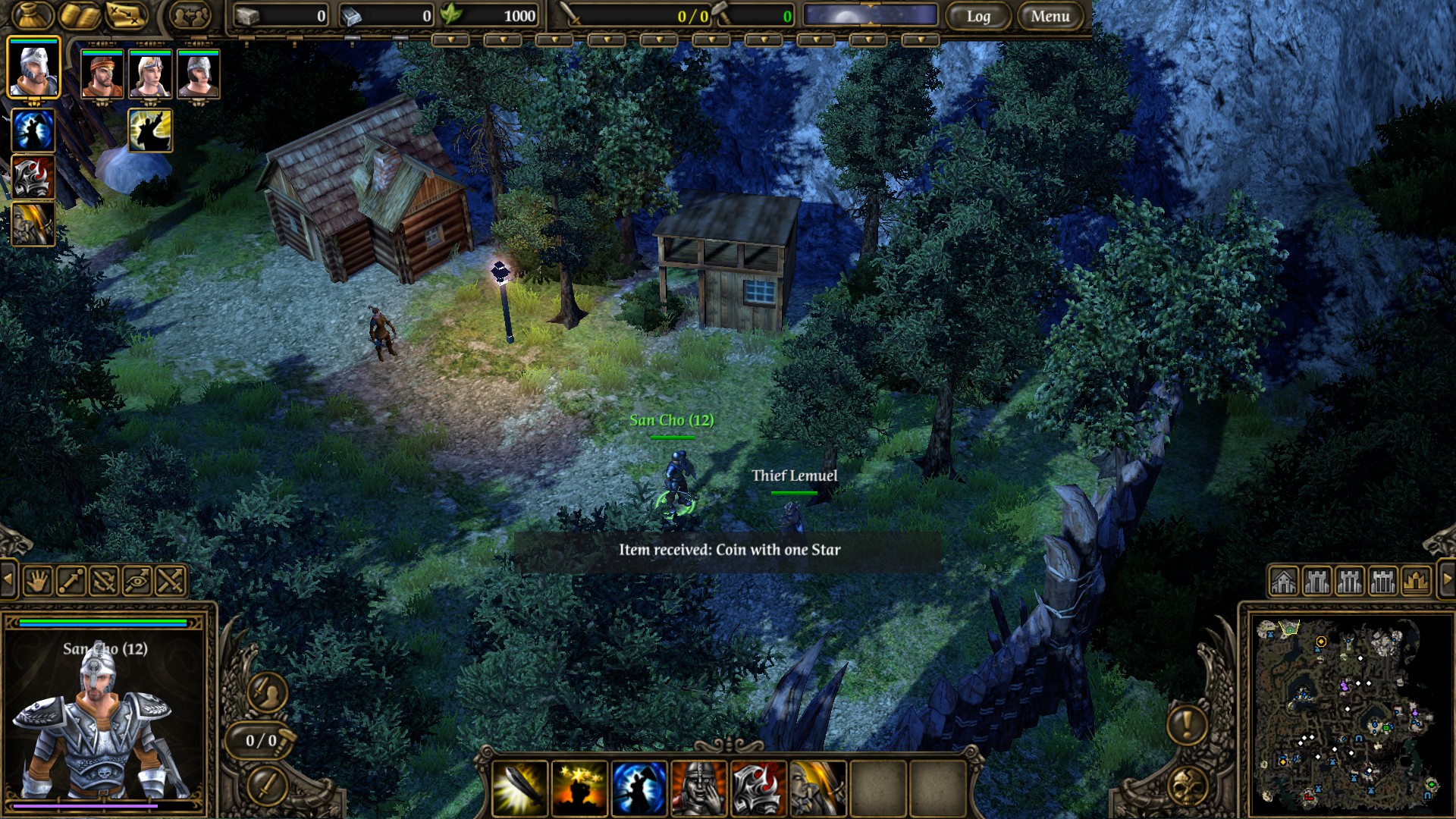The height and width of the screenshot is (819, 1456).
Task: Open the inventory bag icon
Action: pyautogui.click(x=31, y=15)
